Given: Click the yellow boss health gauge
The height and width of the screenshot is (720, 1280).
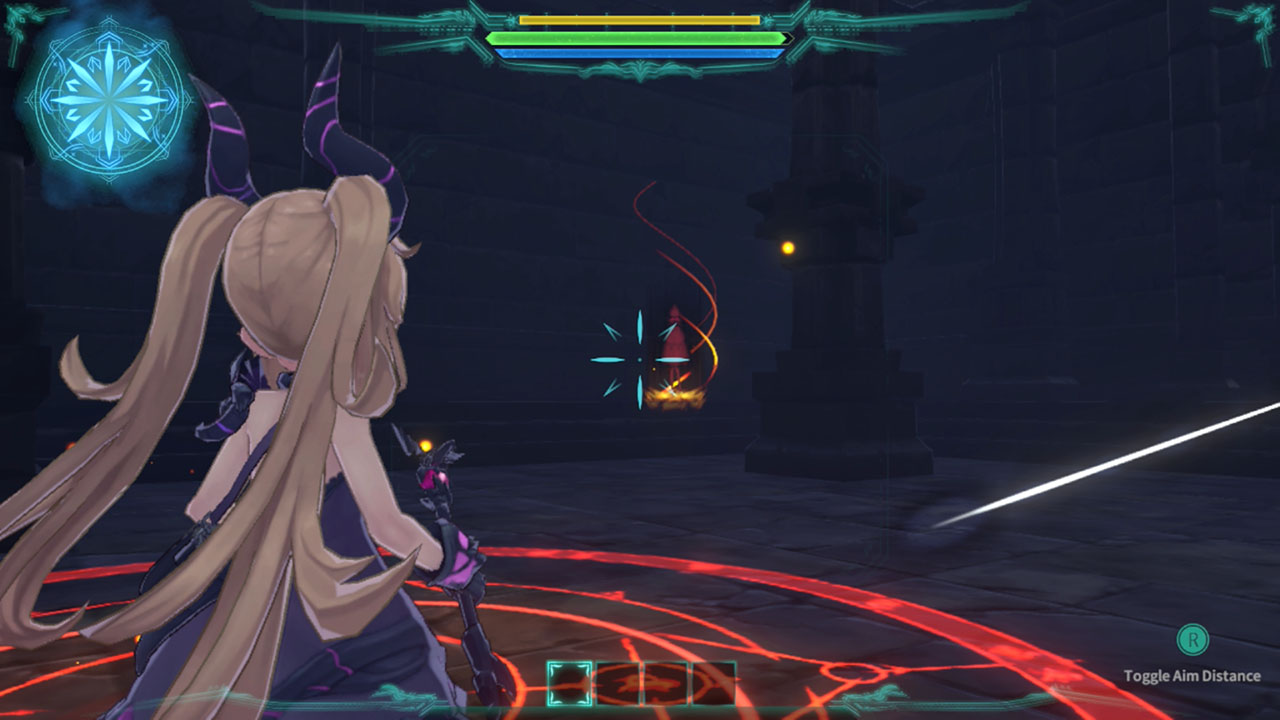Looking at the screenshot, I should coord(640,18).
